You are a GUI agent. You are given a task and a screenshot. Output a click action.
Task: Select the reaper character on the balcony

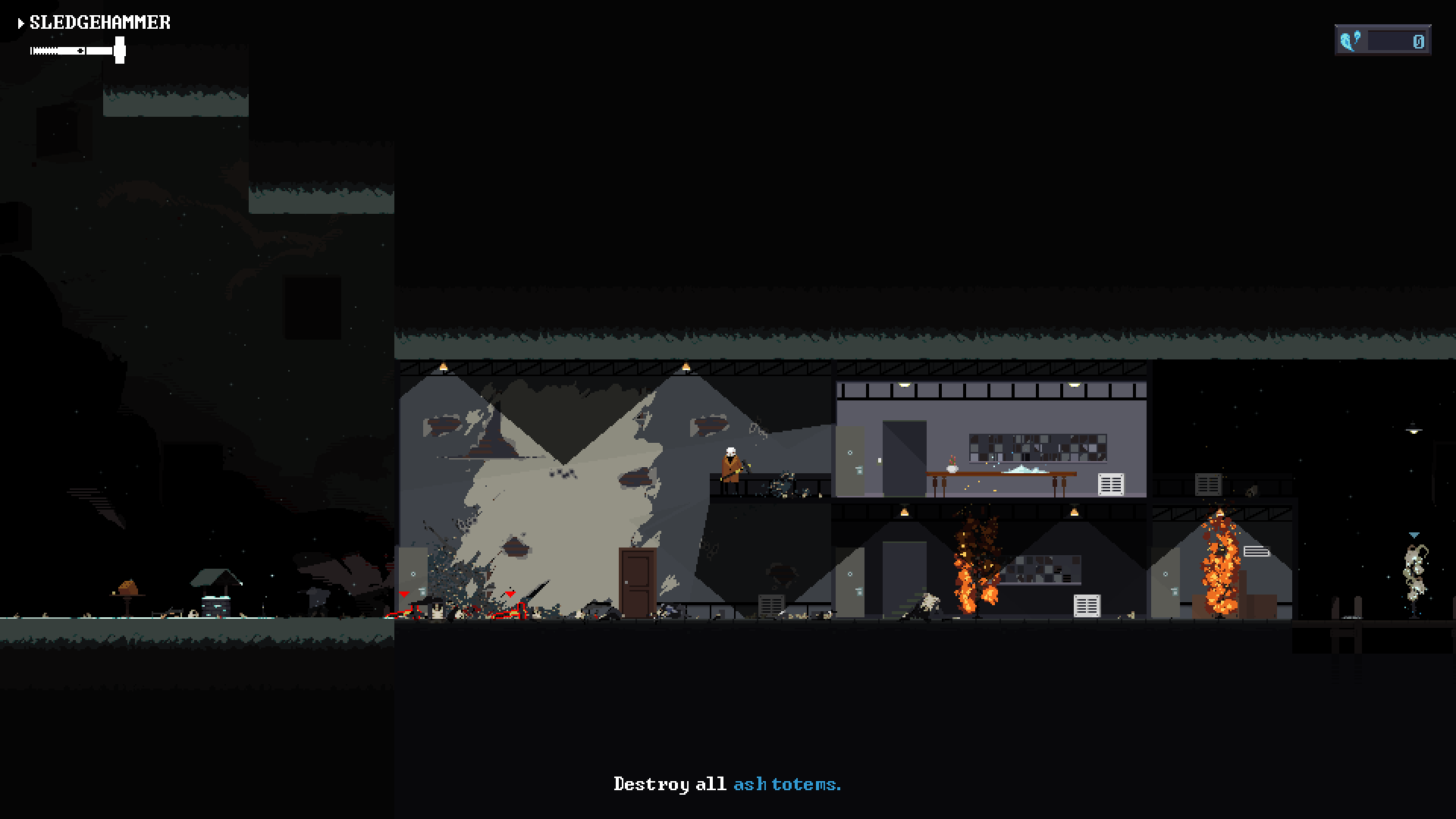click(x=730, y=466)
